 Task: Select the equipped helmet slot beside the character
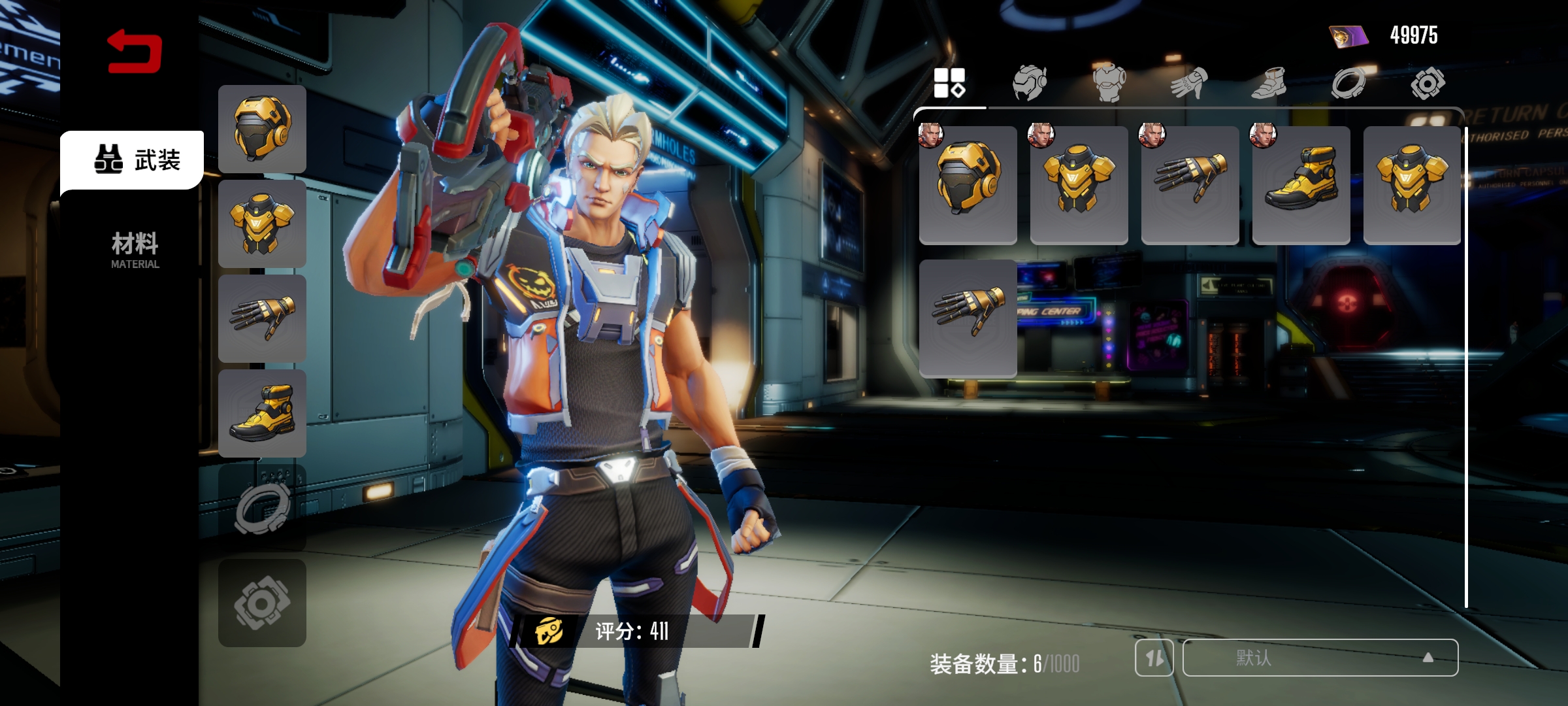click(262, 129)
